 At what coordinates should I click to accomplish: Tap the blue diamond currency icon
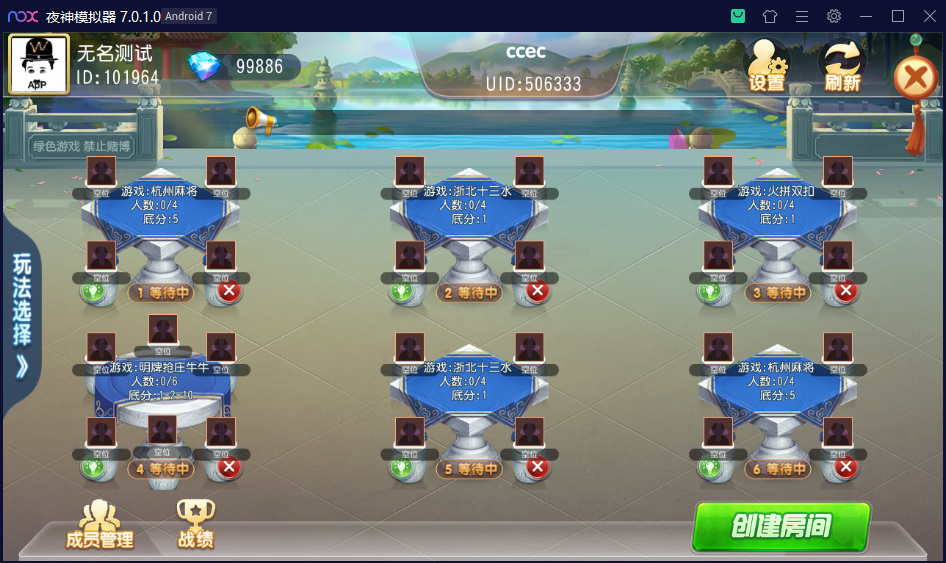pos(204,66)
